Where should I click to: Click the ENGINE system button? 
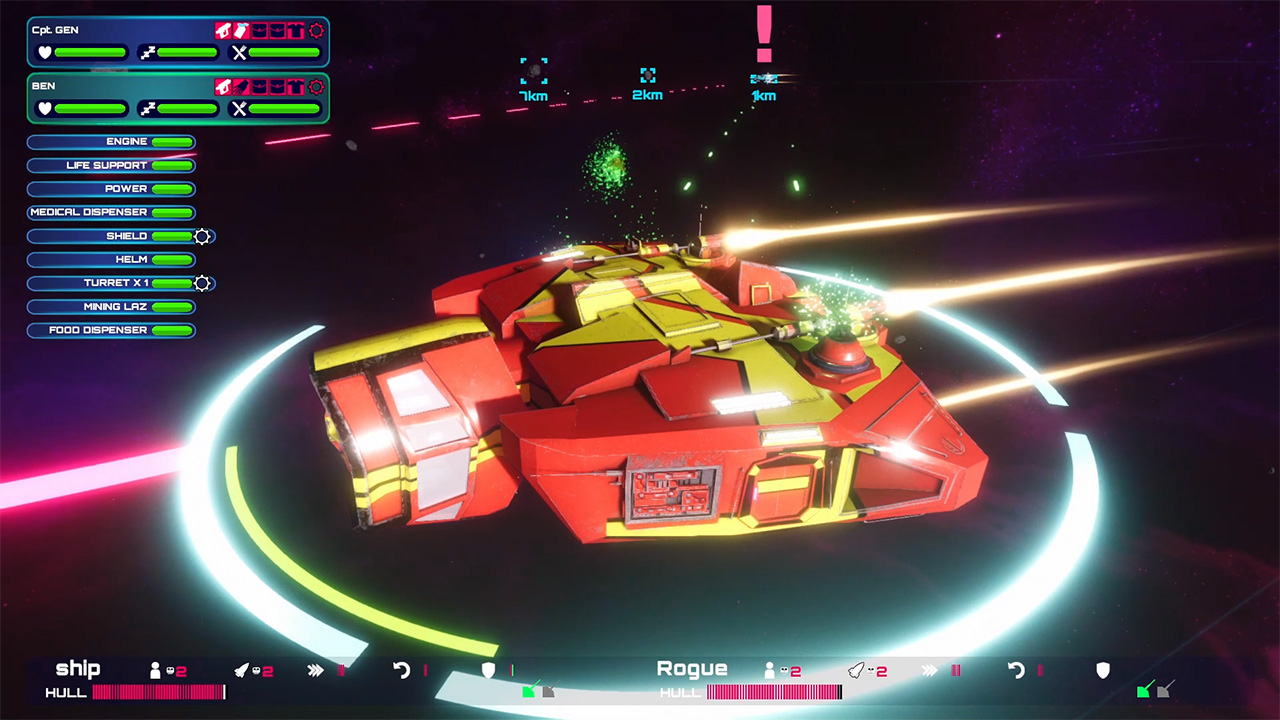click(111, 141)
